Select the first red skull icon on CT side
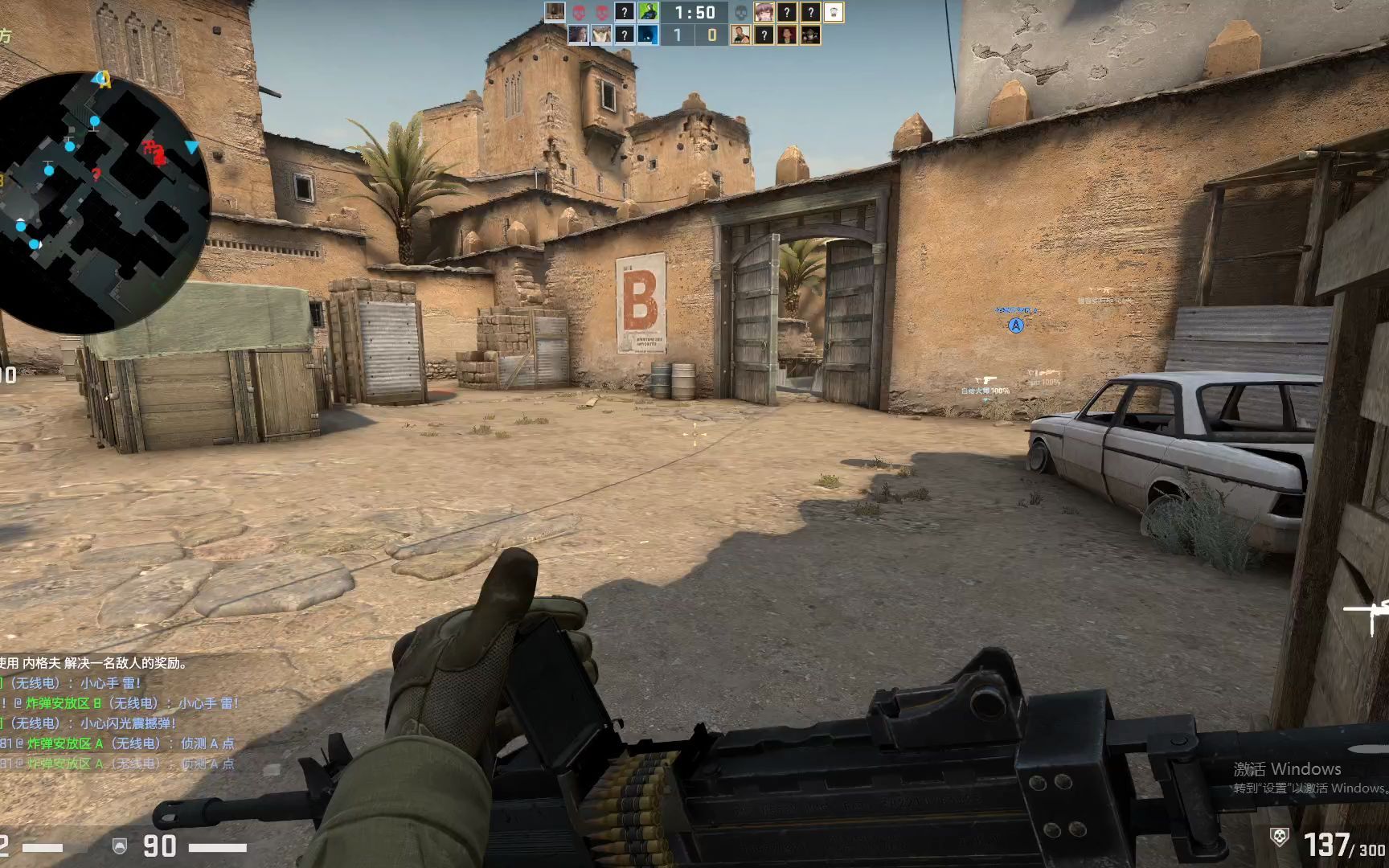The image size is (1389, 868). (580, 11)
